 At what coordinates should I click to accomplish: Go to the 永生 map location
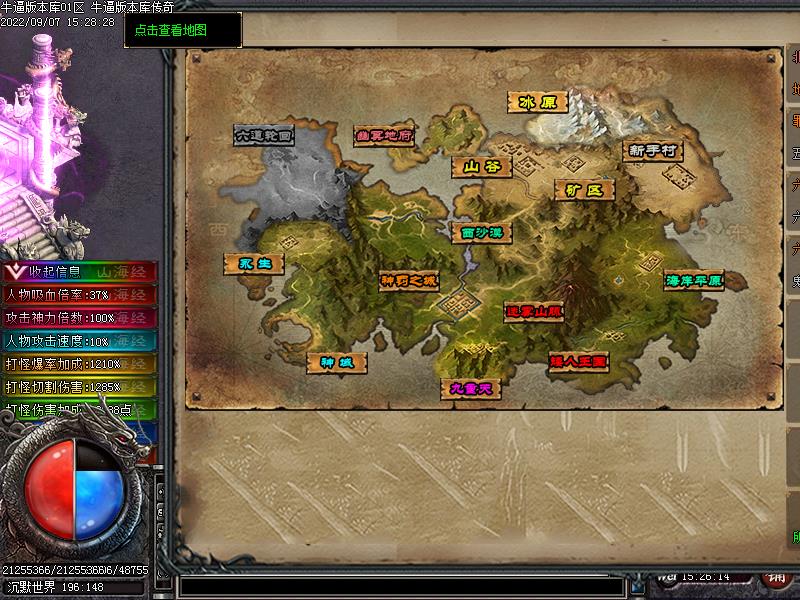(x=254, y=263)
